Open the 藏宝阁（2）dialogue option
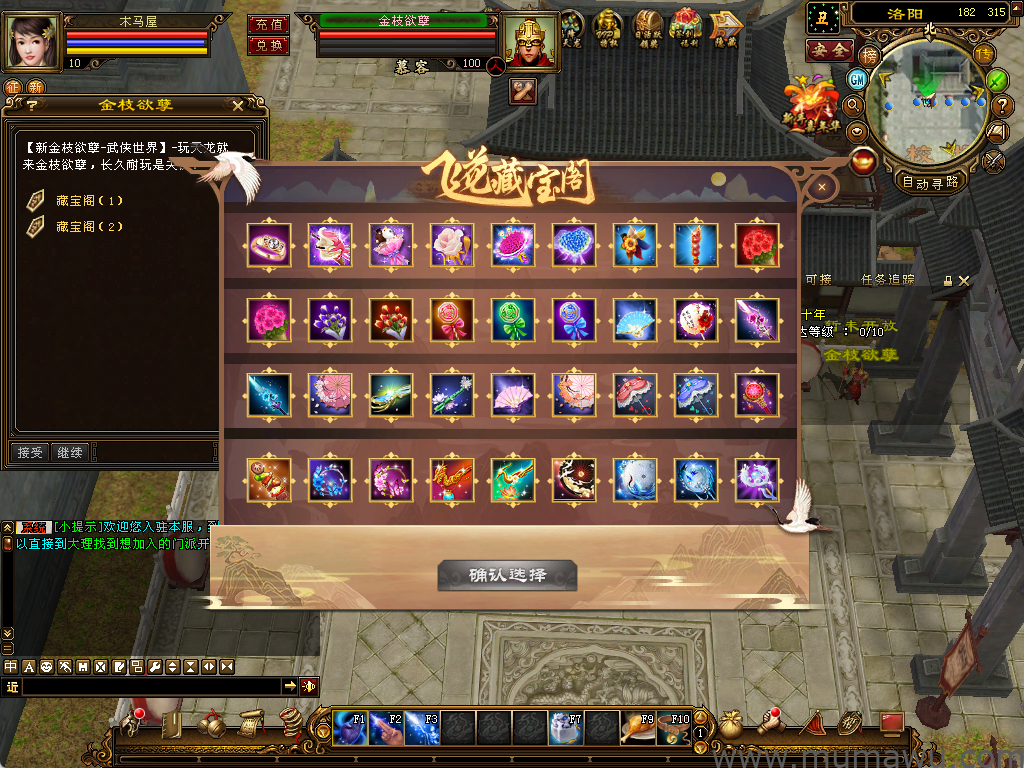This screenshot has height=768, width=1024. 89,226
